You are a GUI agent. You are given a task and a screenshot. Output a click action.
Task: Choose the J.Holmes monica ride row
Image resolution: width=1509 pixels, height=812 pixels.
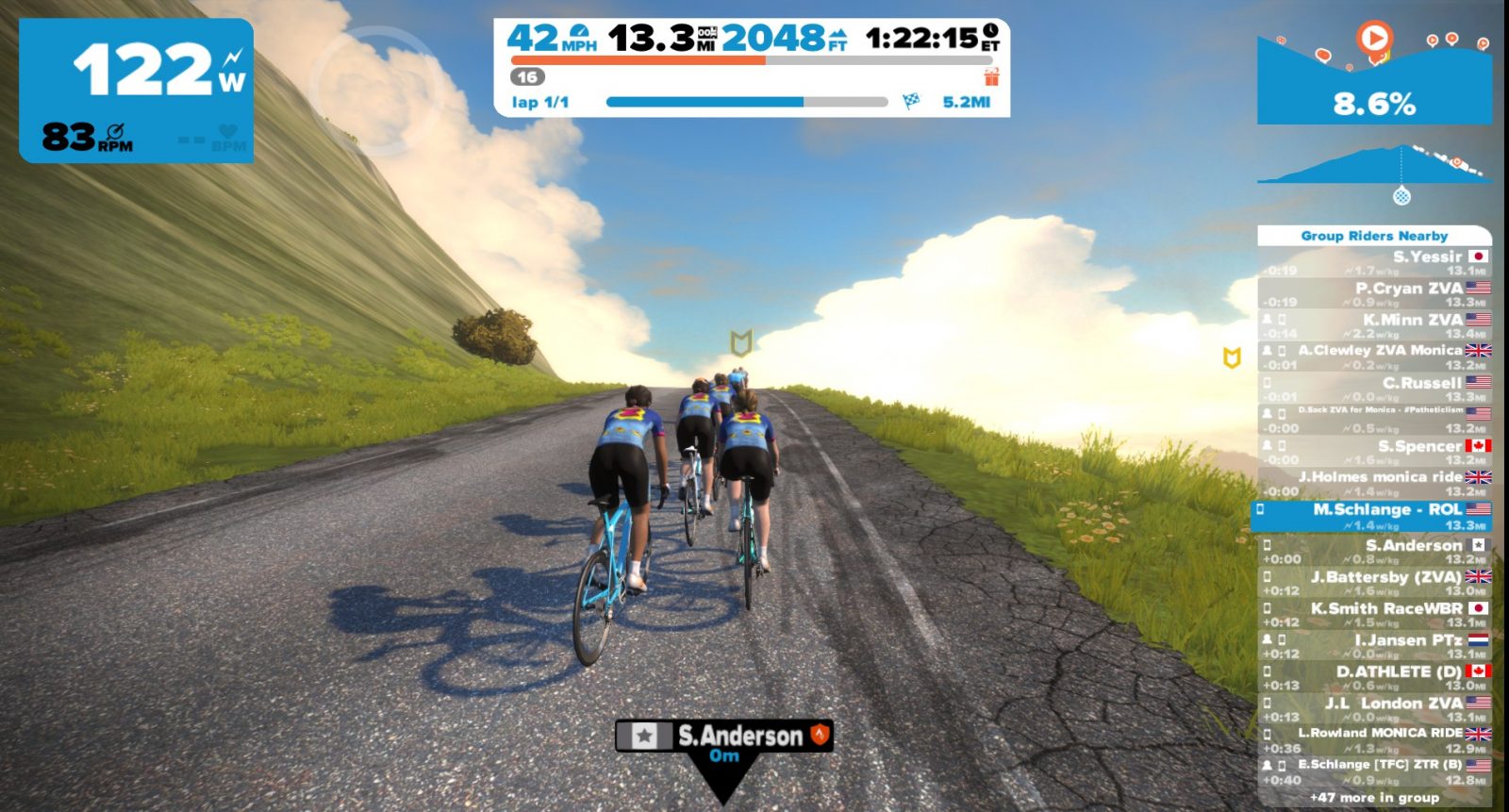(x=1374, y=483)
